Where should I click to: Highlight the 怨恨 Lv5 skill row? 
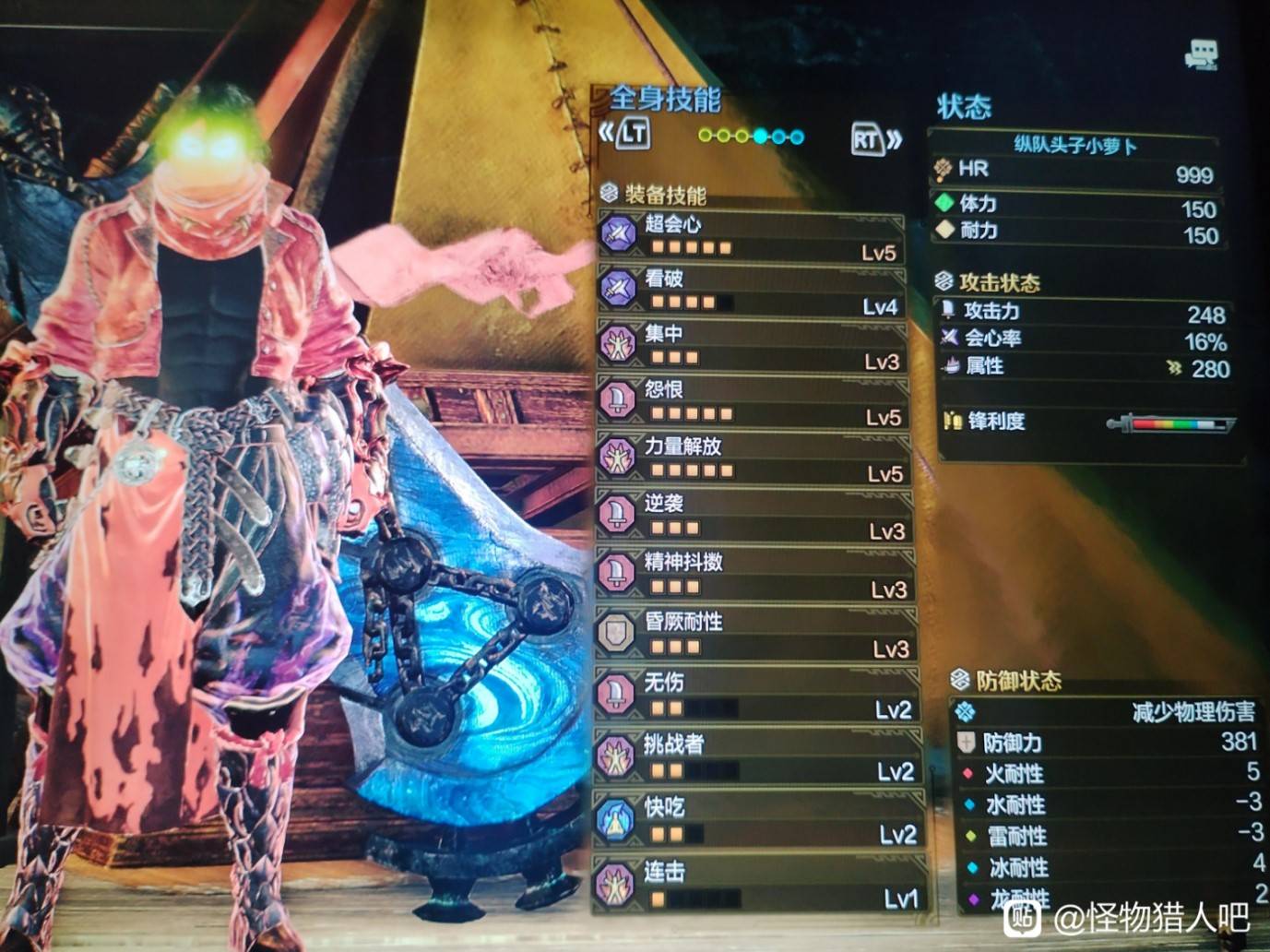(x=754, y=402)
